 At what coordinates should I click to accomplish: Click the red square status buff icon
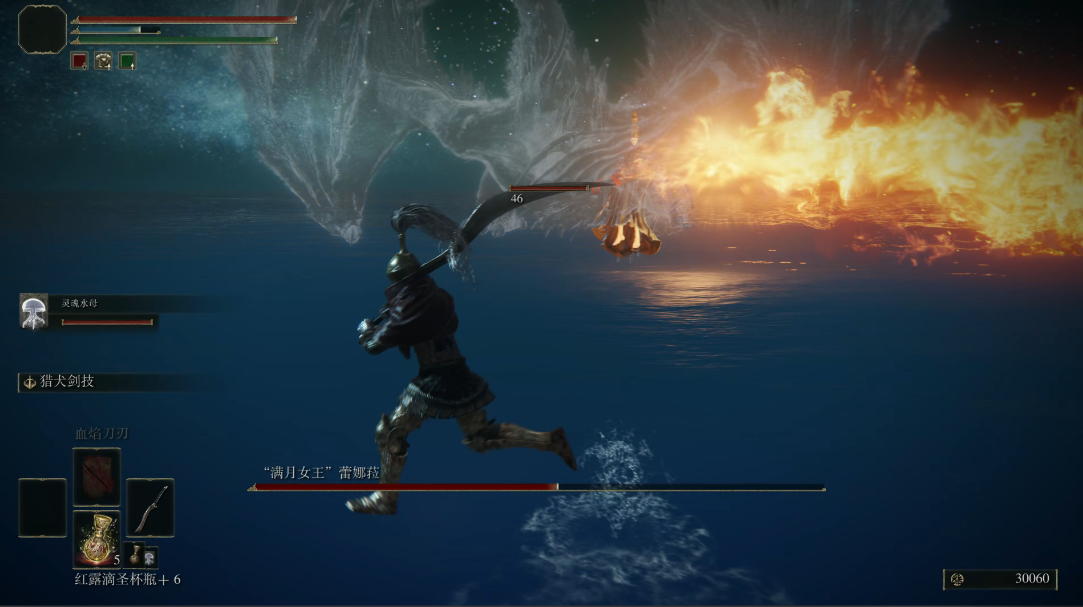(x=79, y=61)
